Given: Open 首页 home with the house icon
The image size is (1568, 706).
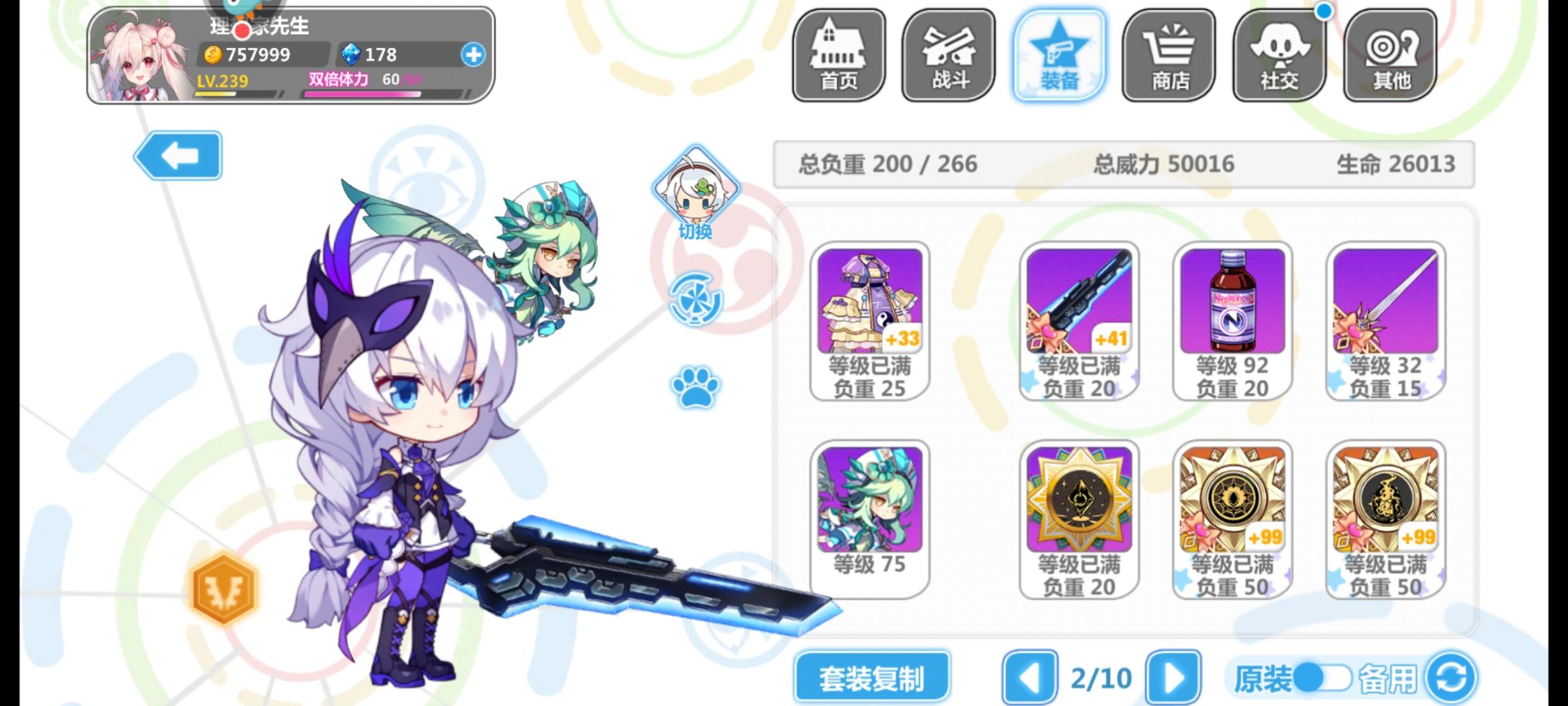Looking at the screenshot, I should [x=838, y=56].
